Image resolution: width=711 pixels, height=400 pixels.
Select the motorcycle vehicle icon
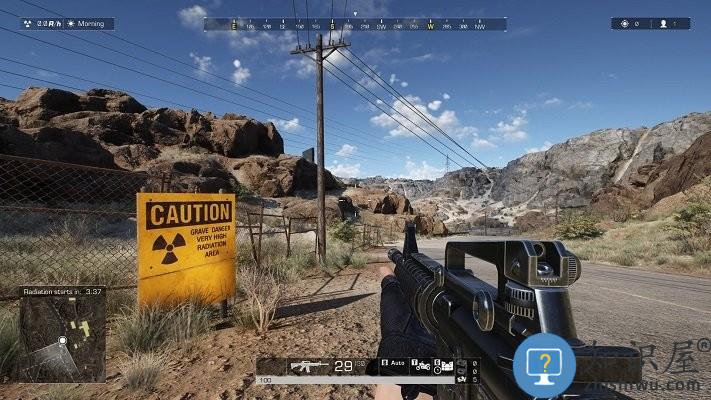tap(422, 366)
